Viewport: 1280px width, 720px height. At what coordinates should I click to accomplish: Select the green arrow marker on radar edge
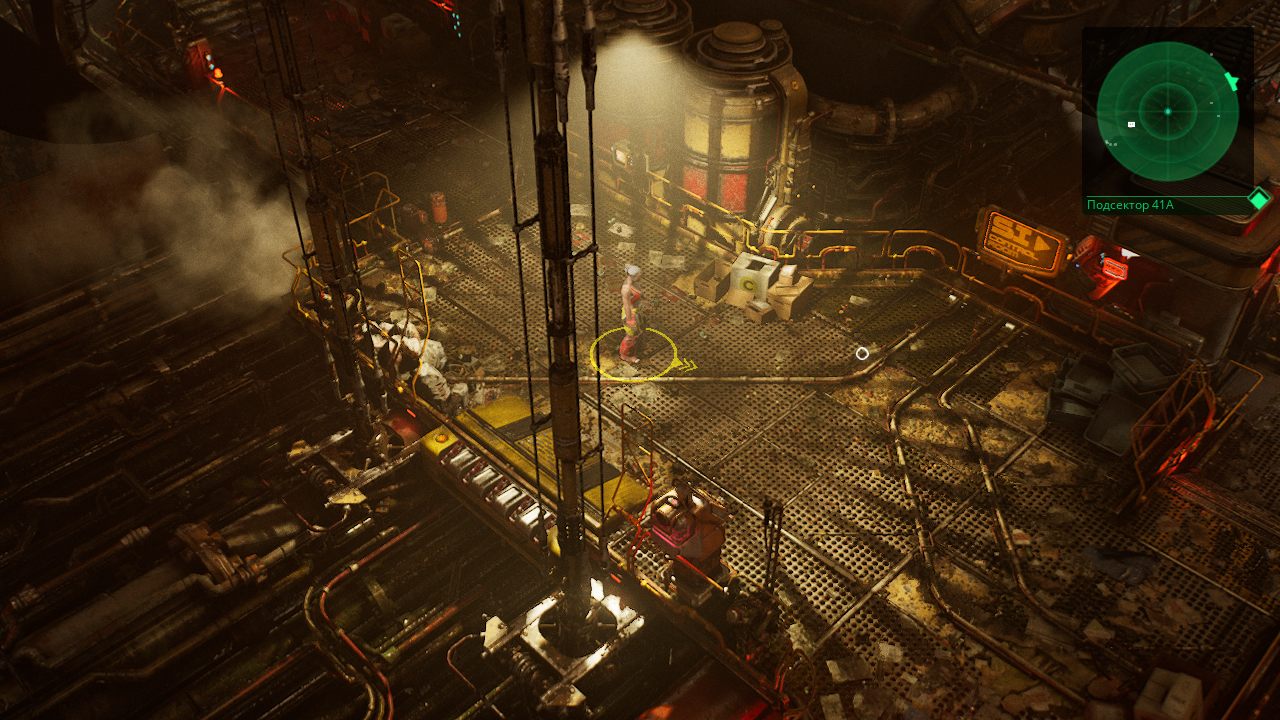coord(1232,82)
